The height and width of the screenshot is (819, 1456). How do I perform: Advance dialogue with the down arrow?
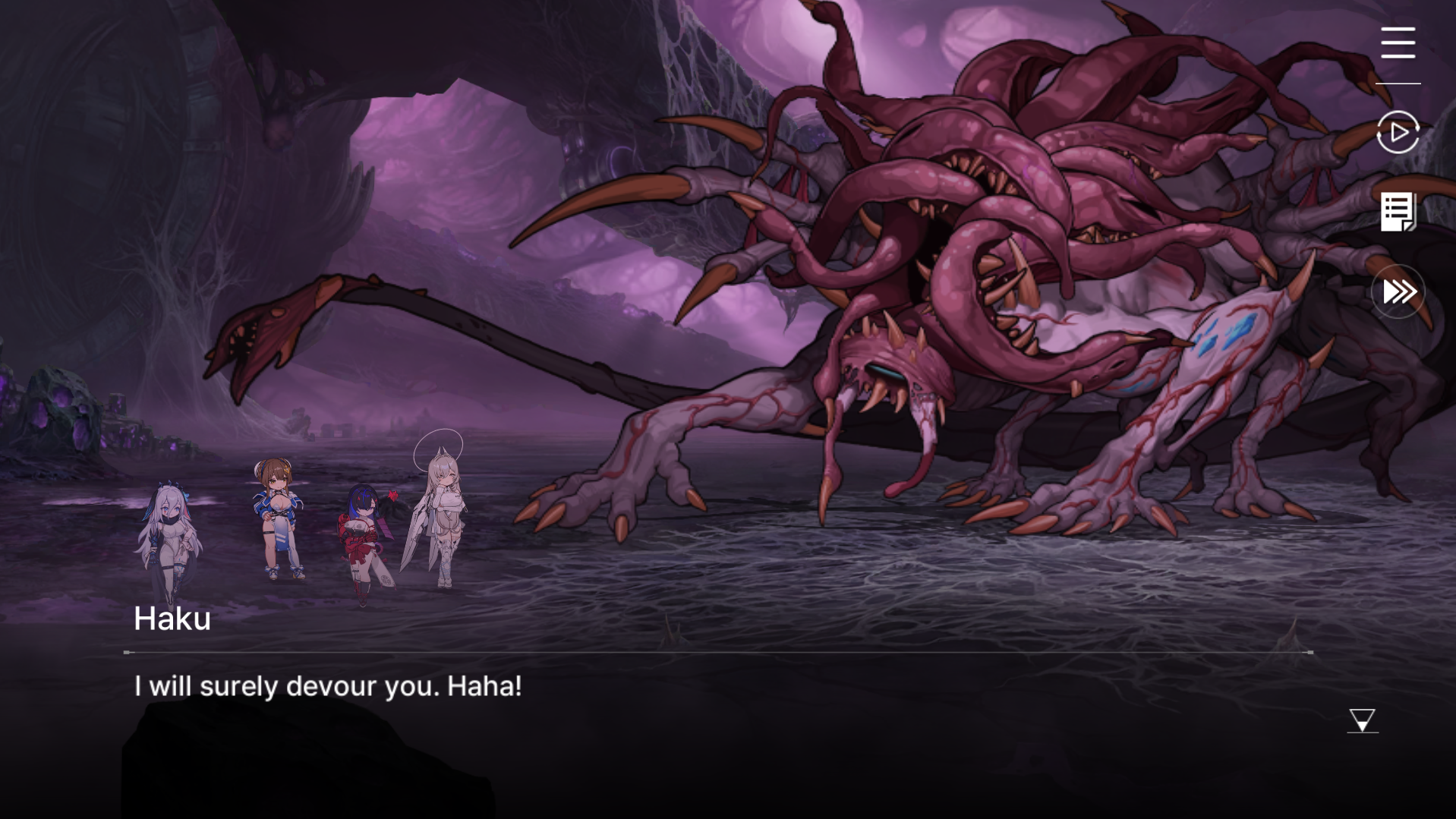point(1362,720)
